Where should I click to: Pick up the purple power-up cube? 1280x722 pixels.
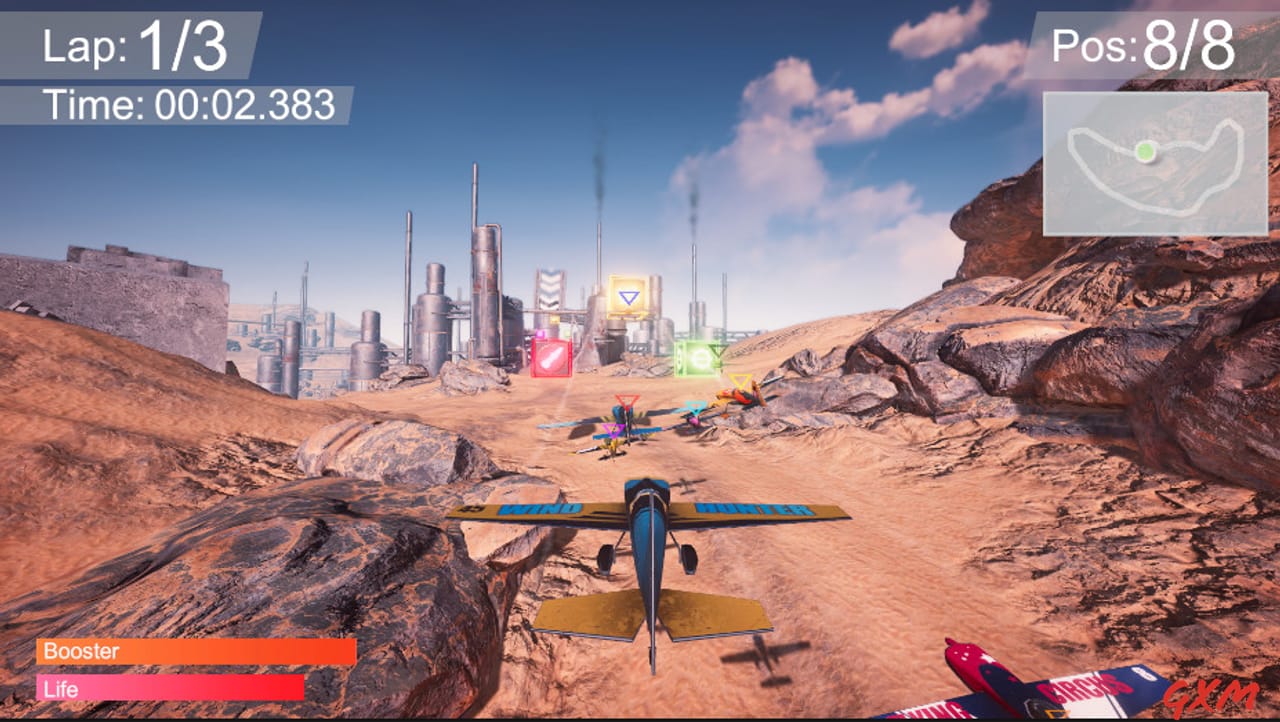coord(540,333)
